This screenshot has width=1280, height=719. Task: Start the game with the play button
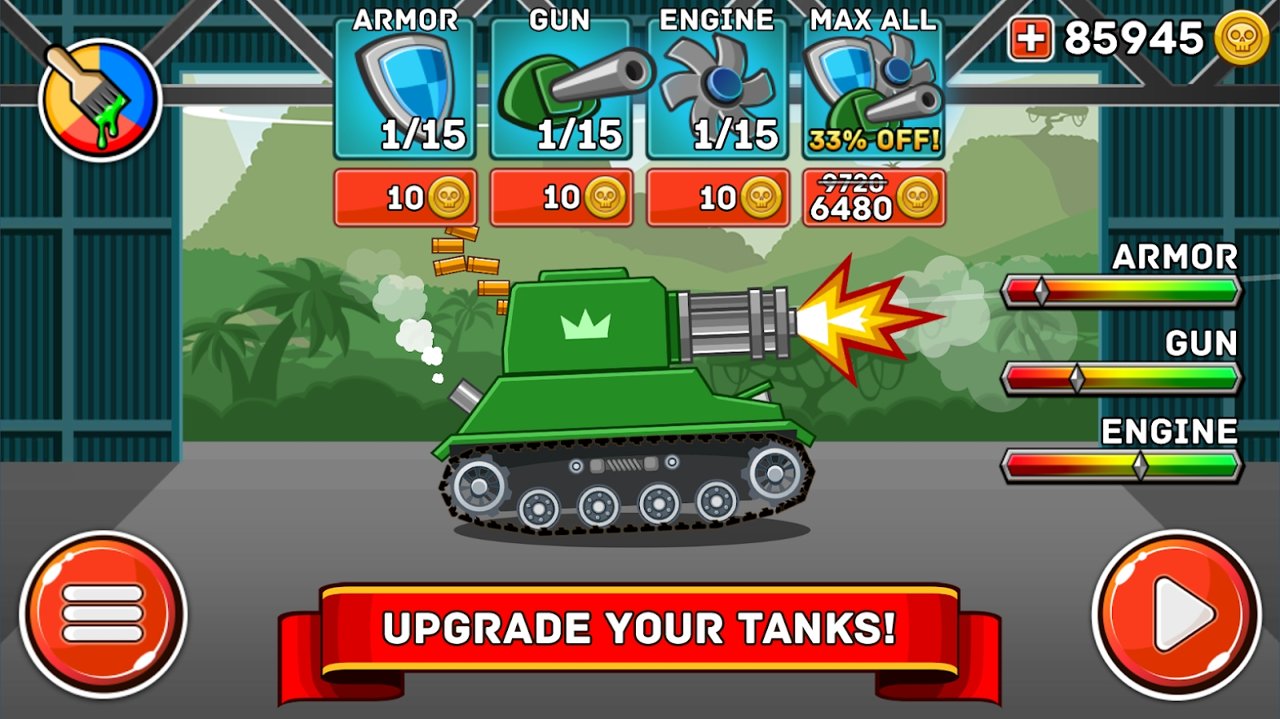[x=1176, y=613]
